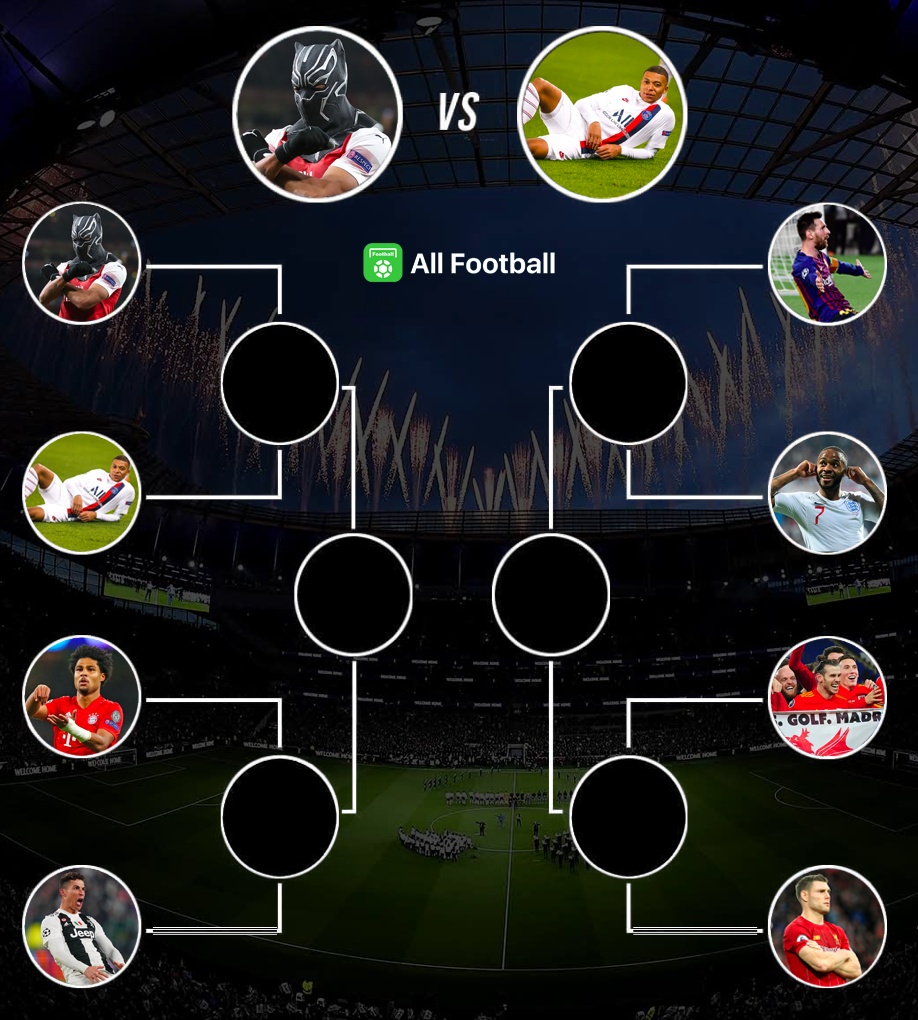The width and height of the screenshot is (918, 1020).
Task: Pick the small lying-on-grass celebration in bracket
Action: click(x=82, y=492)
